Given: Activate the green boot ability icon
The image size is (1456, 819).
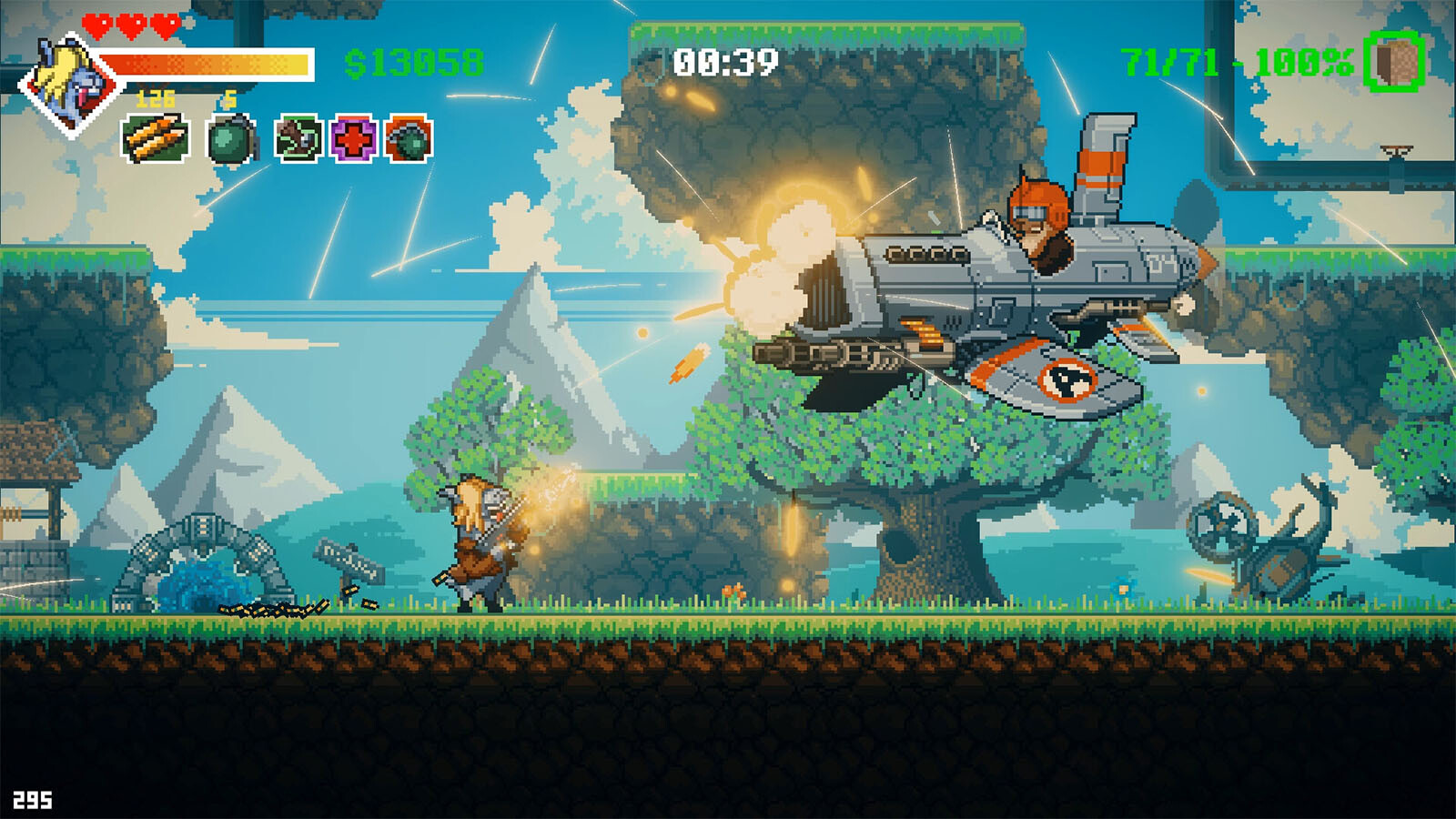Looking at the screenshot, I should click(298, 139).
